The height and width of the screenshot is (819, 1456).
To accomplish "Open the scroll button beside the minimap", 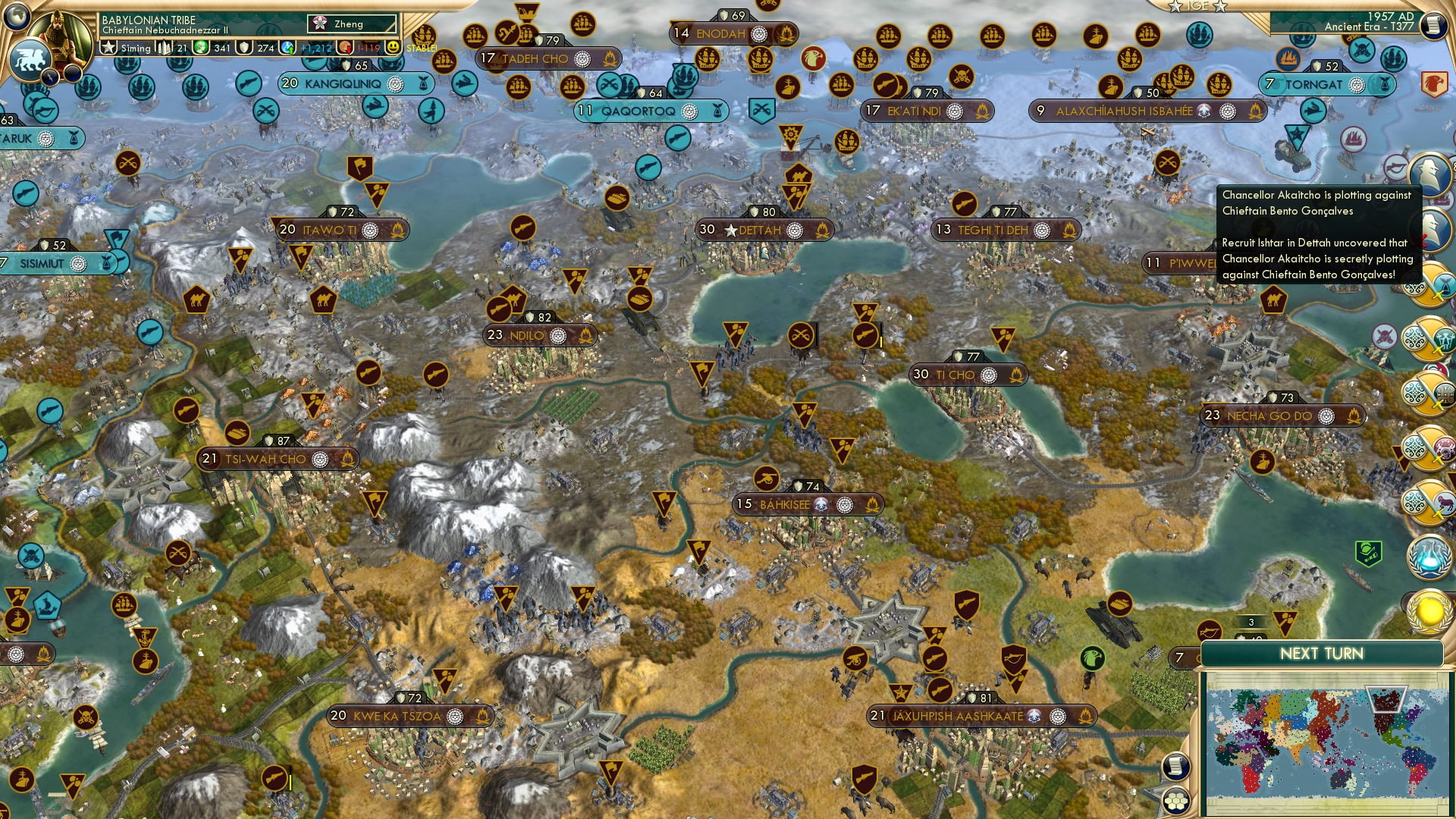I will [1175, 767].
